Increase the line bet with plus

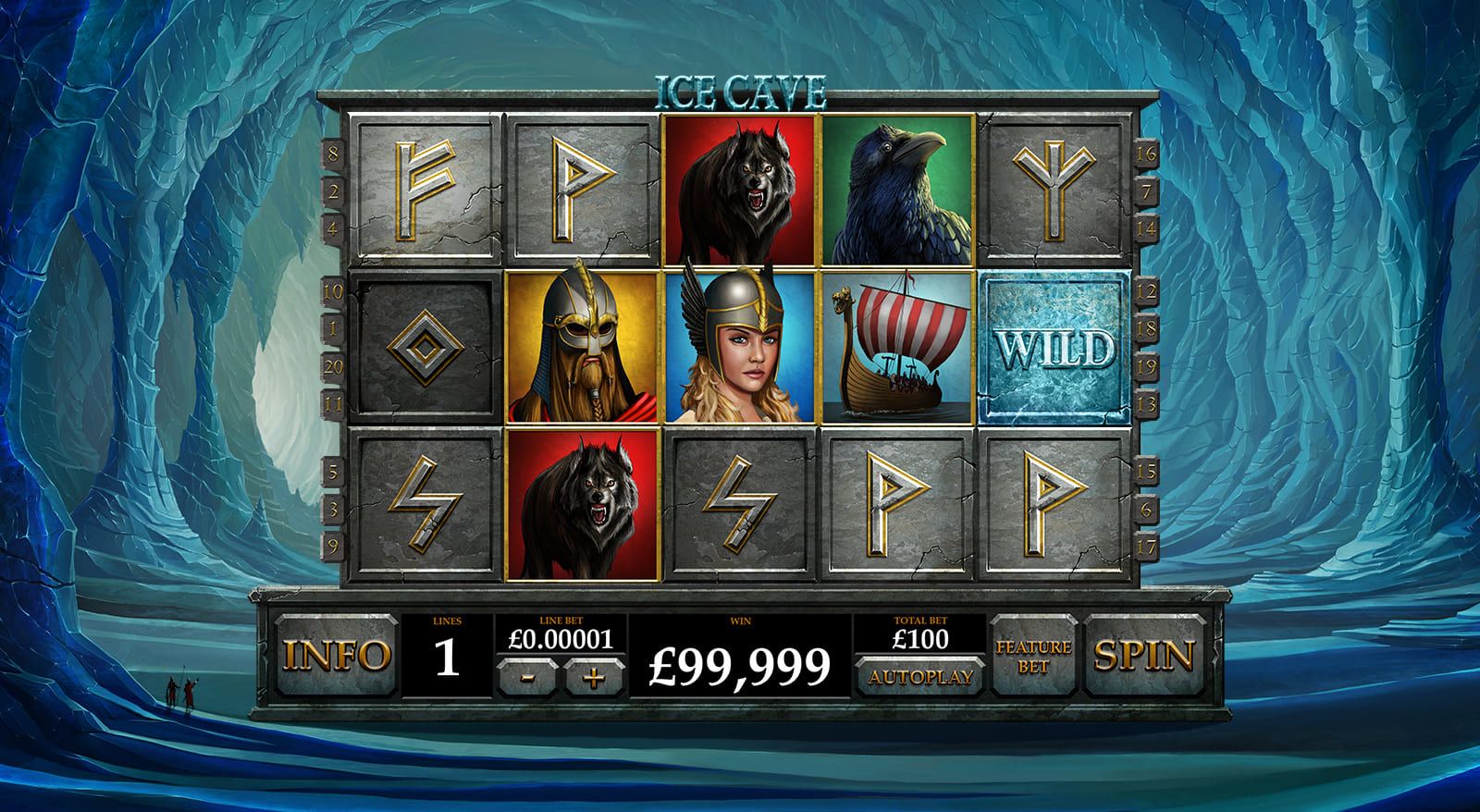click(x=594, y=678)
